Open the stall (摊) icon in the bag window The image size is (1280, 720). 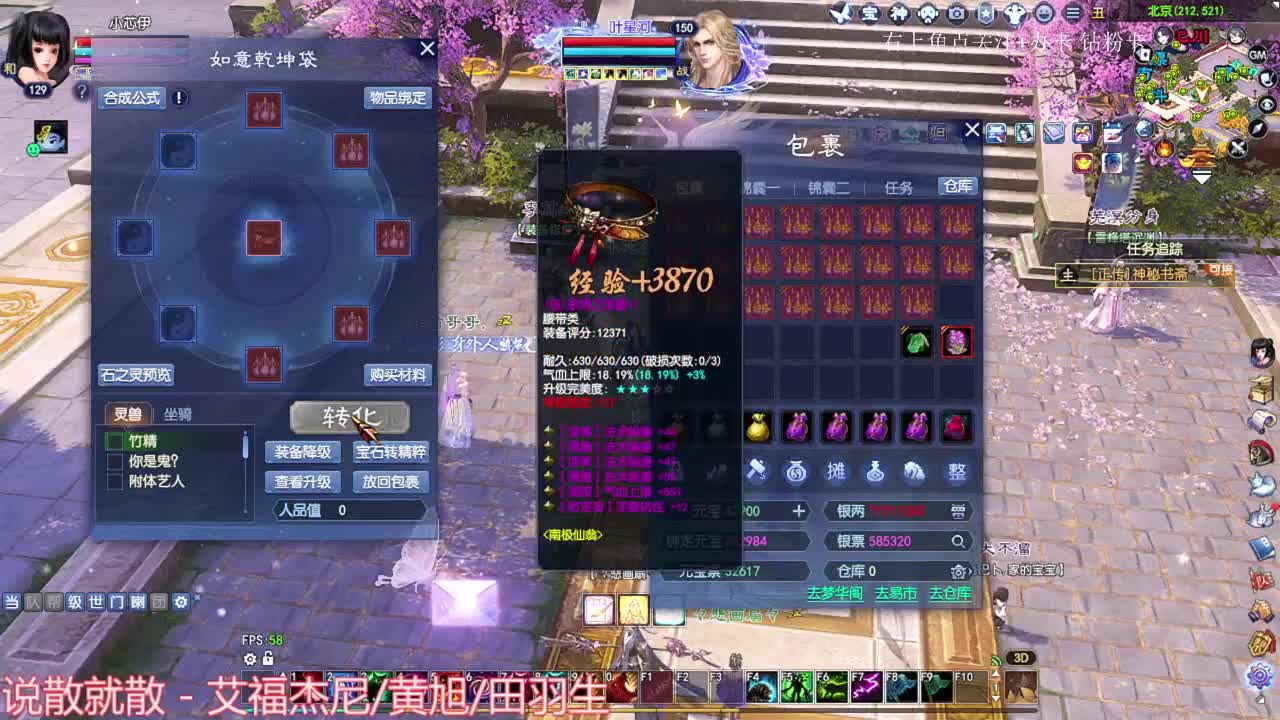click(x=836, y=472)
